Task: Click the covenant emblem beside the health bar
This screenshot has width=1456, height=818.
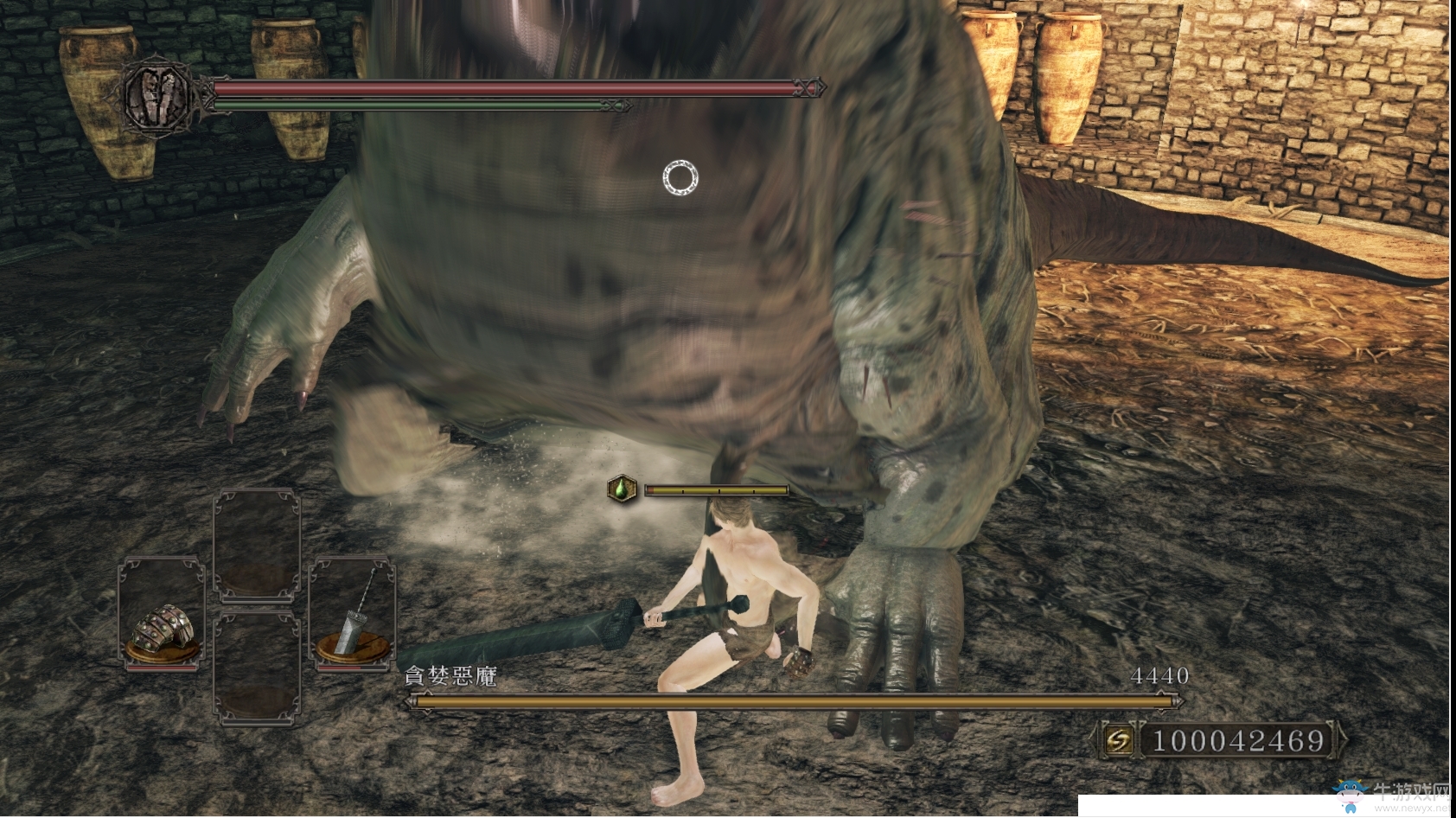Action: [157, 94]
